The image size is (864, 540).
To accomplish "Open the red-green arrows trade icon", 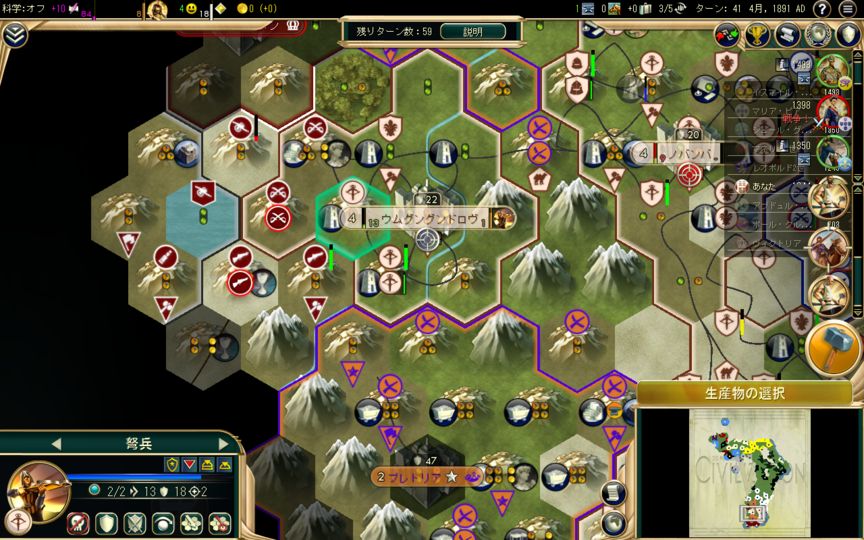I will click(x=728, y=35).
